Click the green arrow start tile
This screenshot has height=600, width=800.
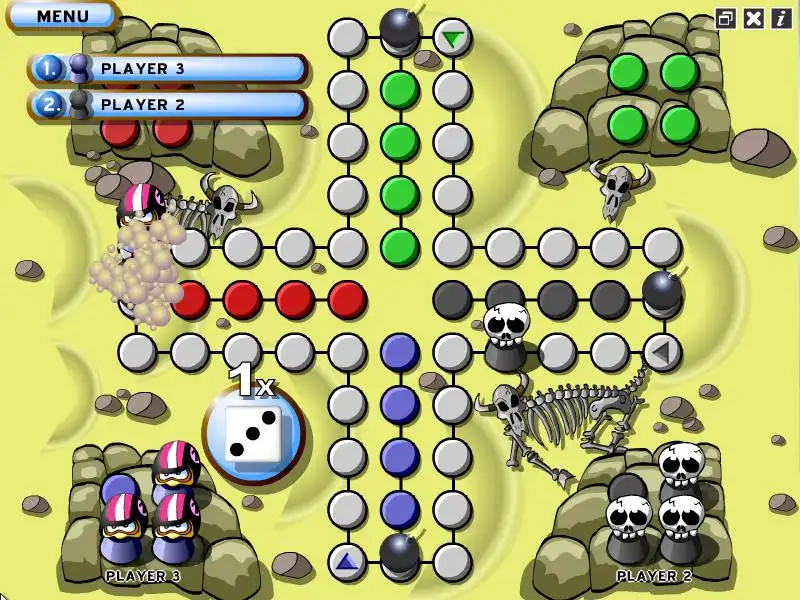coord(453,38)
